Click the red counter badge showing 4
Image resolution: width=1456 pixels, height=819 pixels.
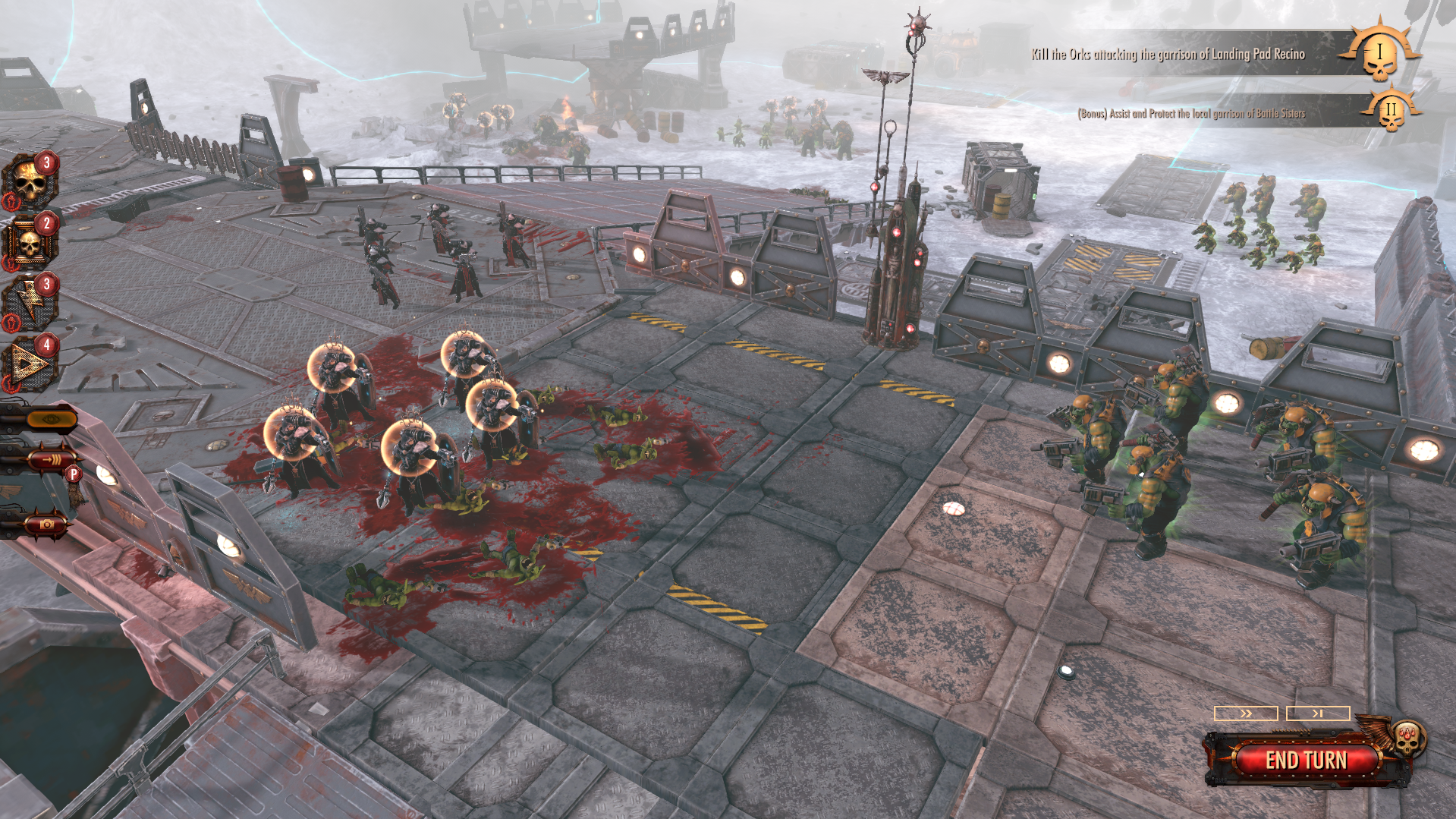click(49, 344)
